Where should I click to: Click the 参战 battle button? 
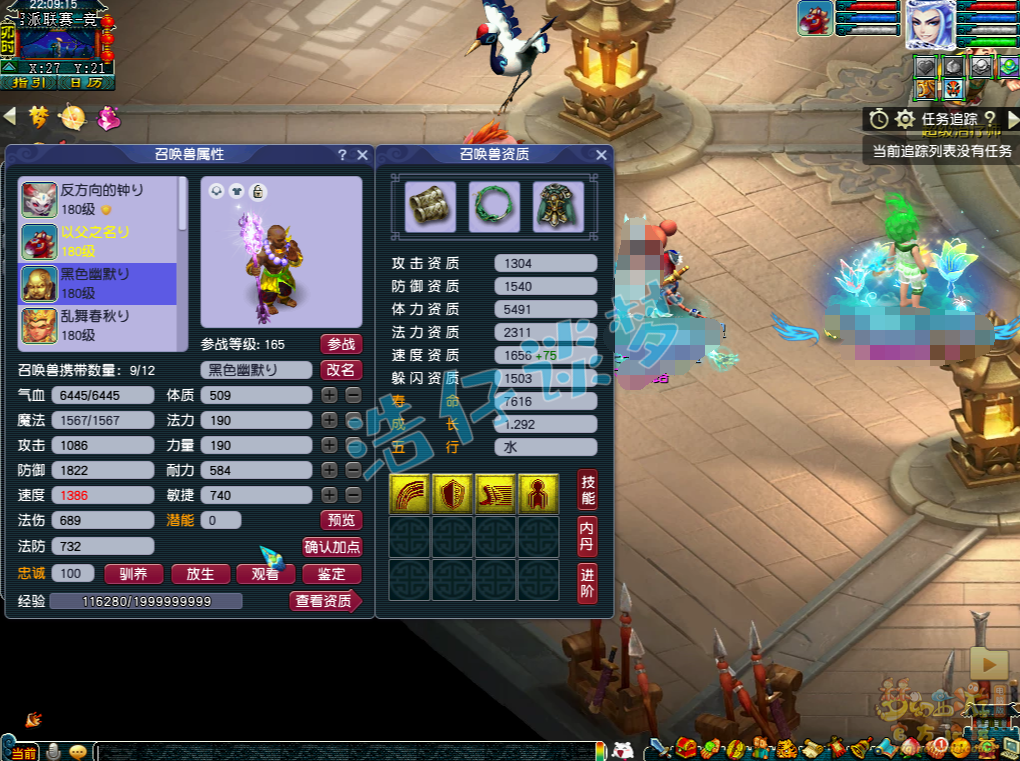(x=341, y=344)
